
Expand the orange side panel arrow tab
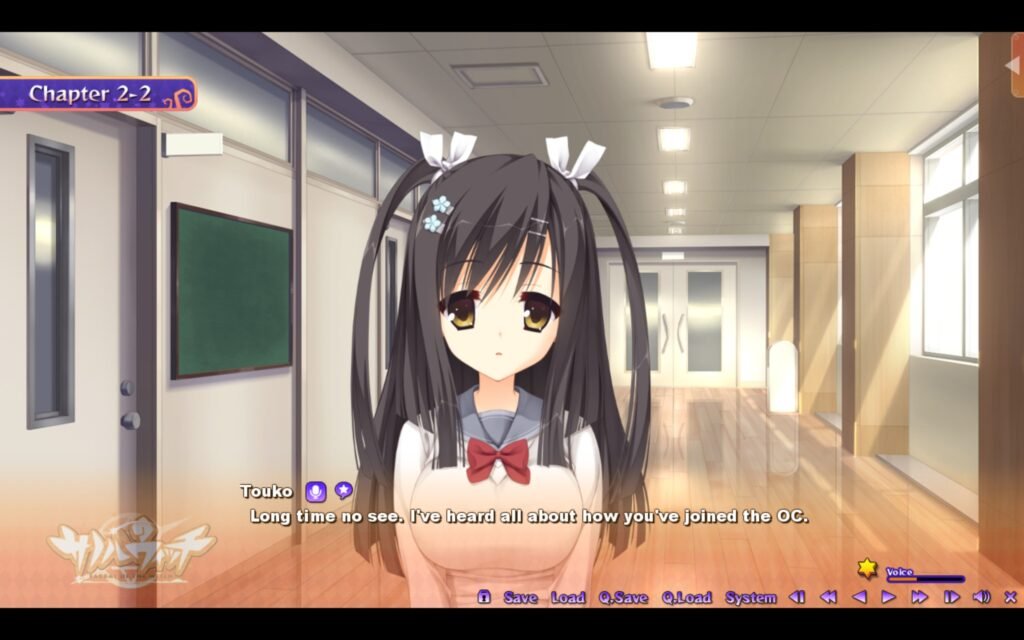click(1013, 66)
